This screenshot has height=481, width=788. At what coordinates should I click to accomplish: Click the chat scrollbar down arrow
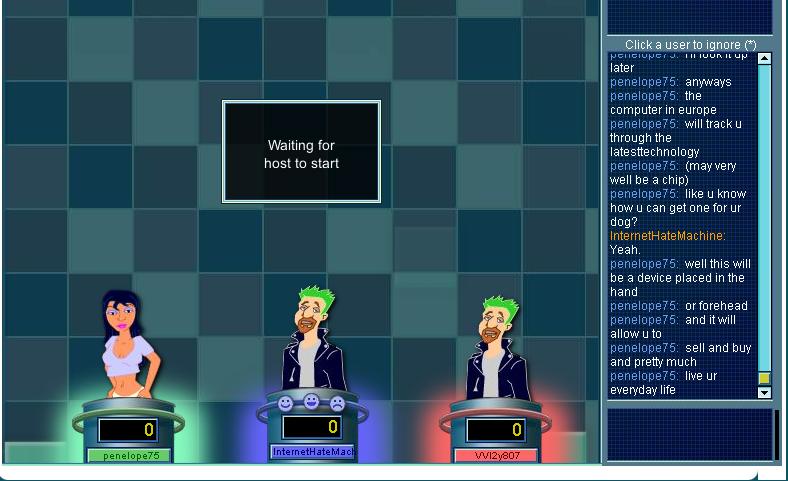[765, 393]
